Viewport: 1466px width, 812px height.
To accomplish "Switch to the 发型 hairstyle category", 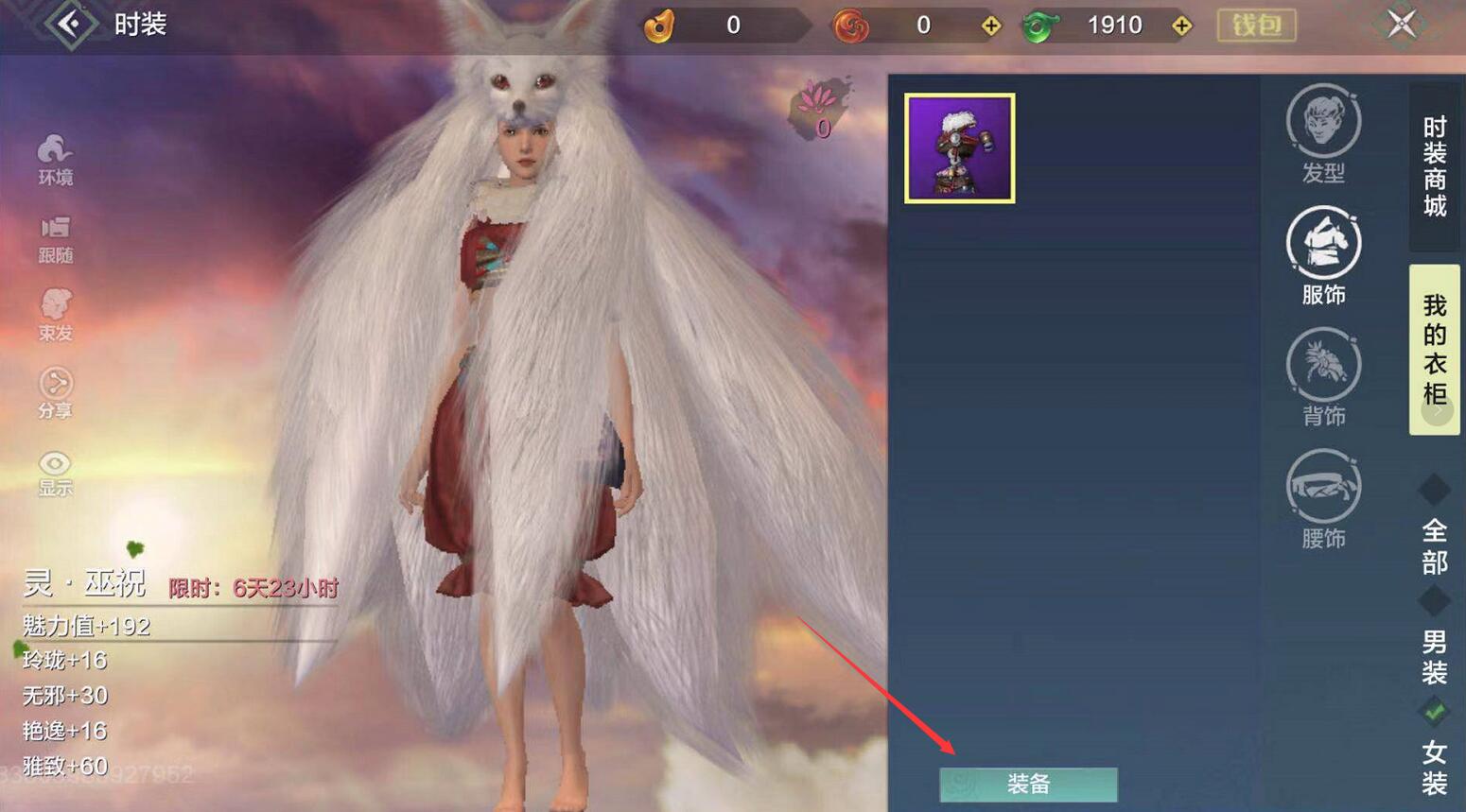I will (x=1323, y=134).
